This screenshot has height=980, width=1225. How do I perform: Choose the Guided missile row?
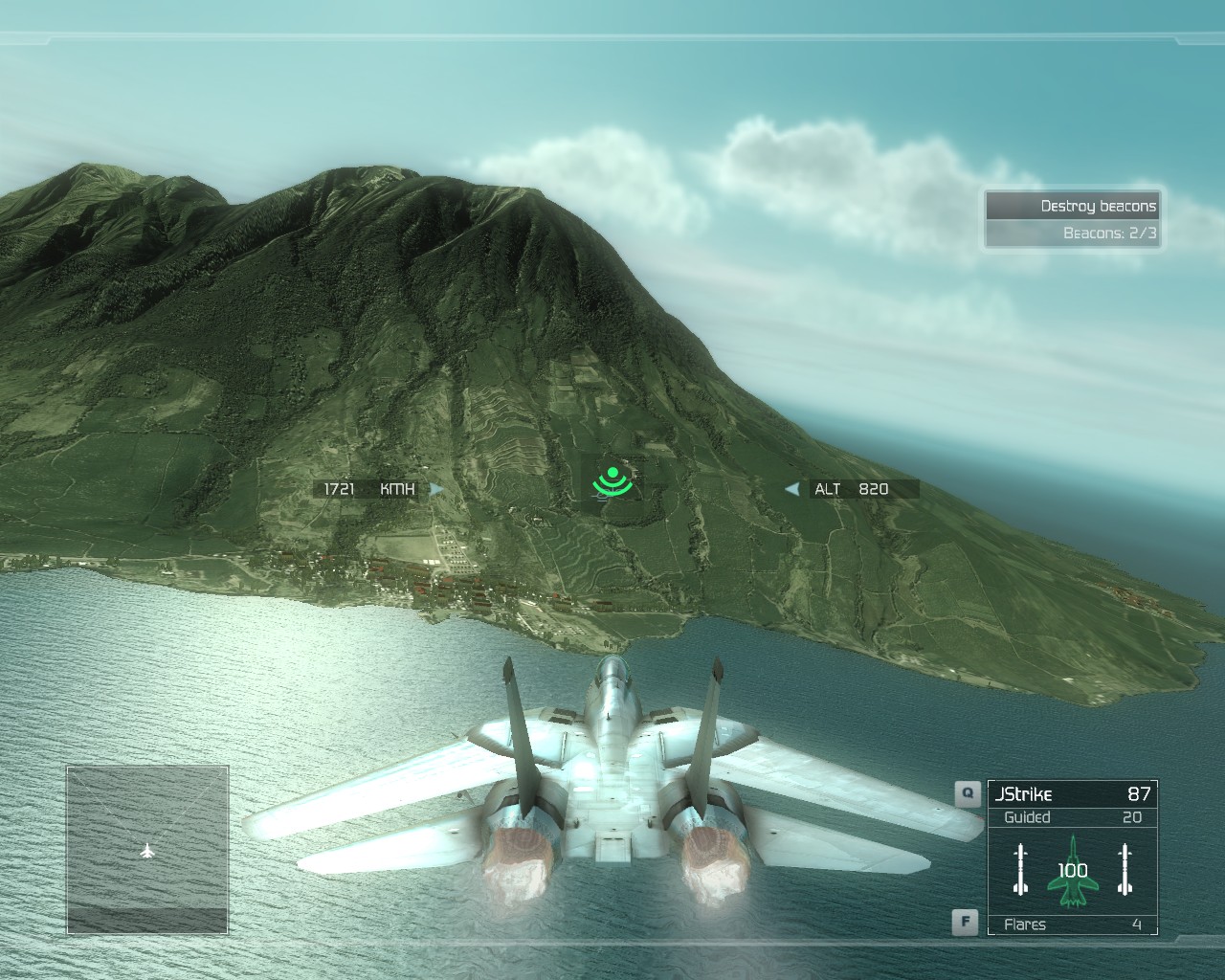[1072, 817]
